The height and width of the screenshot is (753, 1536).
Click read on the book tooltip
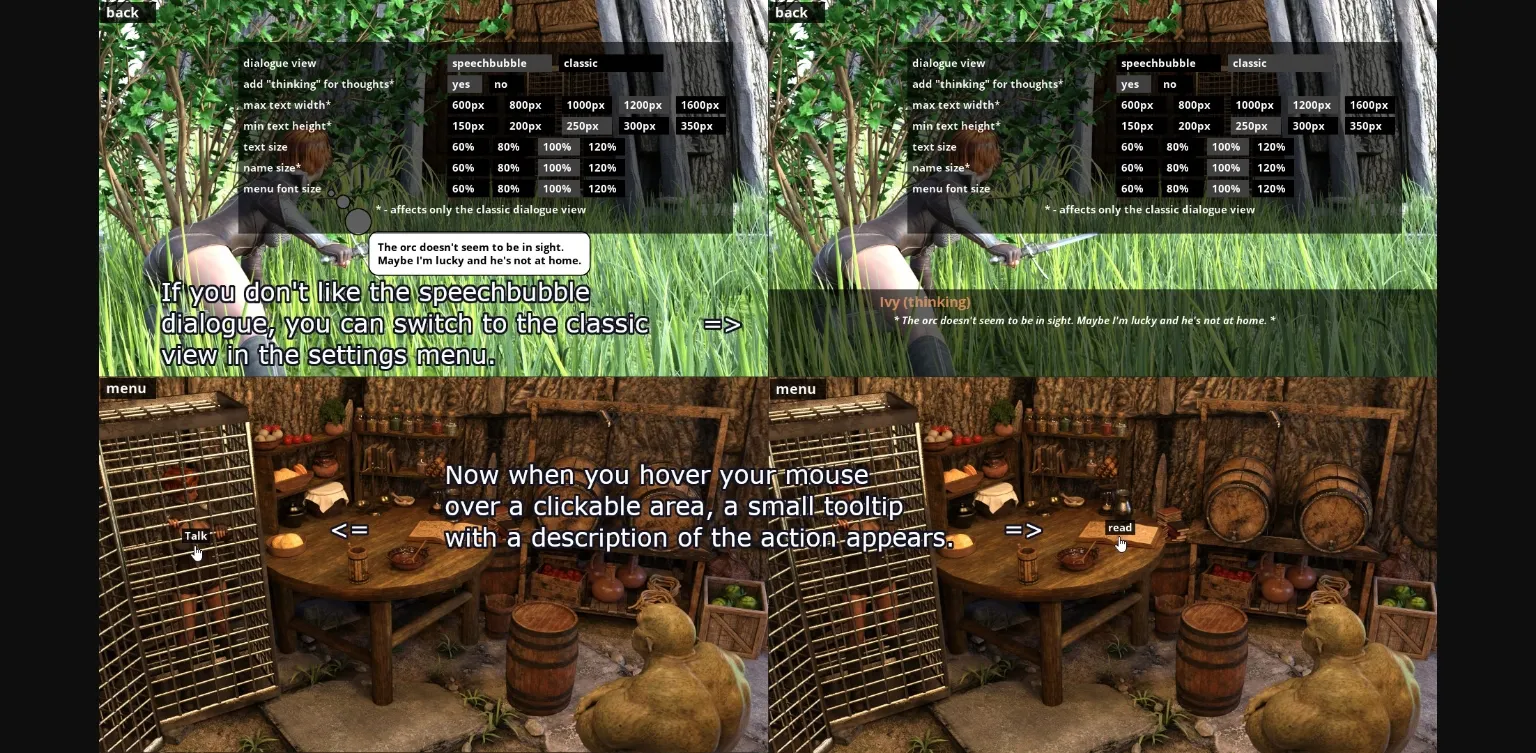pos(1119,528)
